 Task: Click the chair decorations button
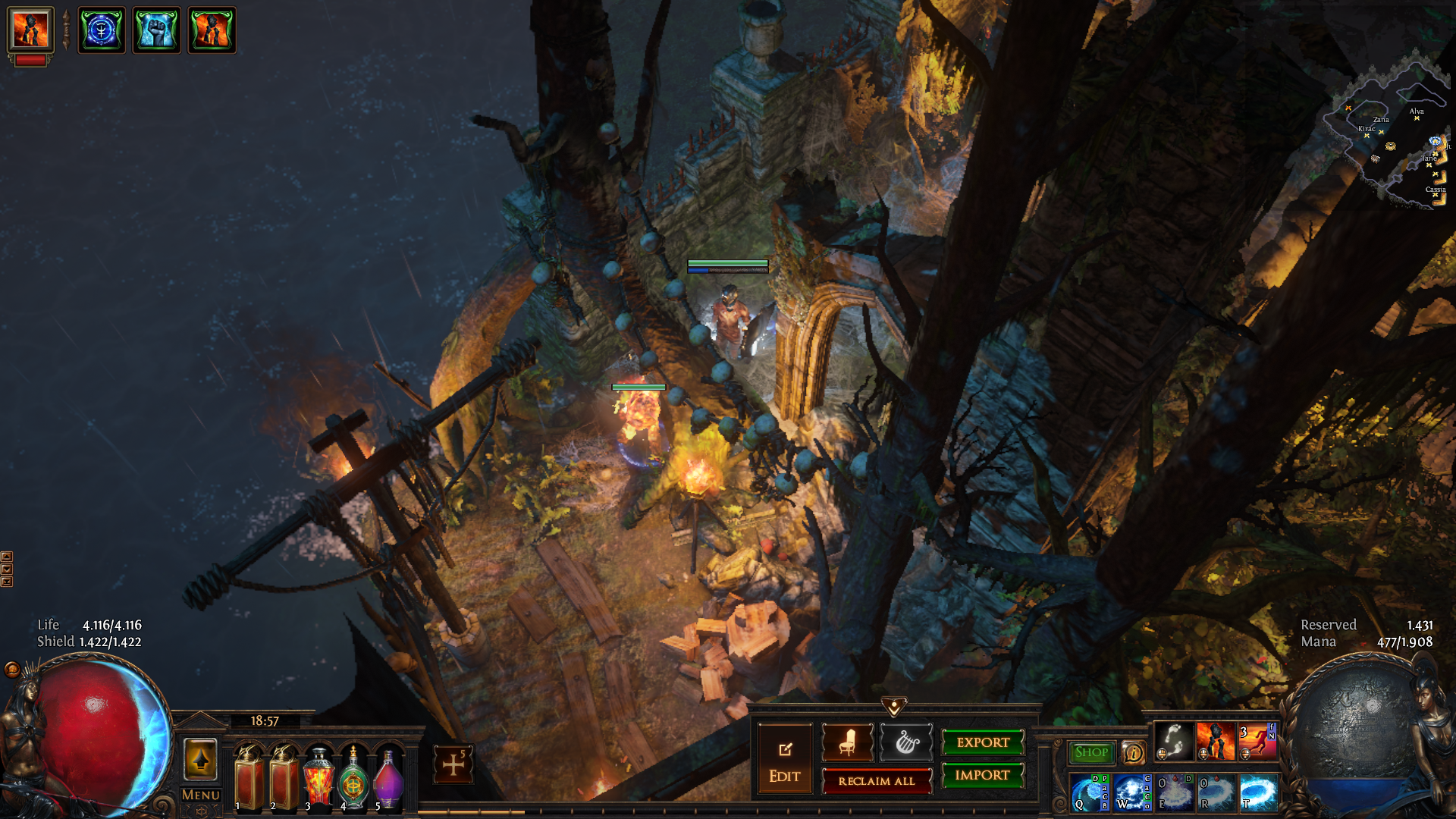coord(847,742)
